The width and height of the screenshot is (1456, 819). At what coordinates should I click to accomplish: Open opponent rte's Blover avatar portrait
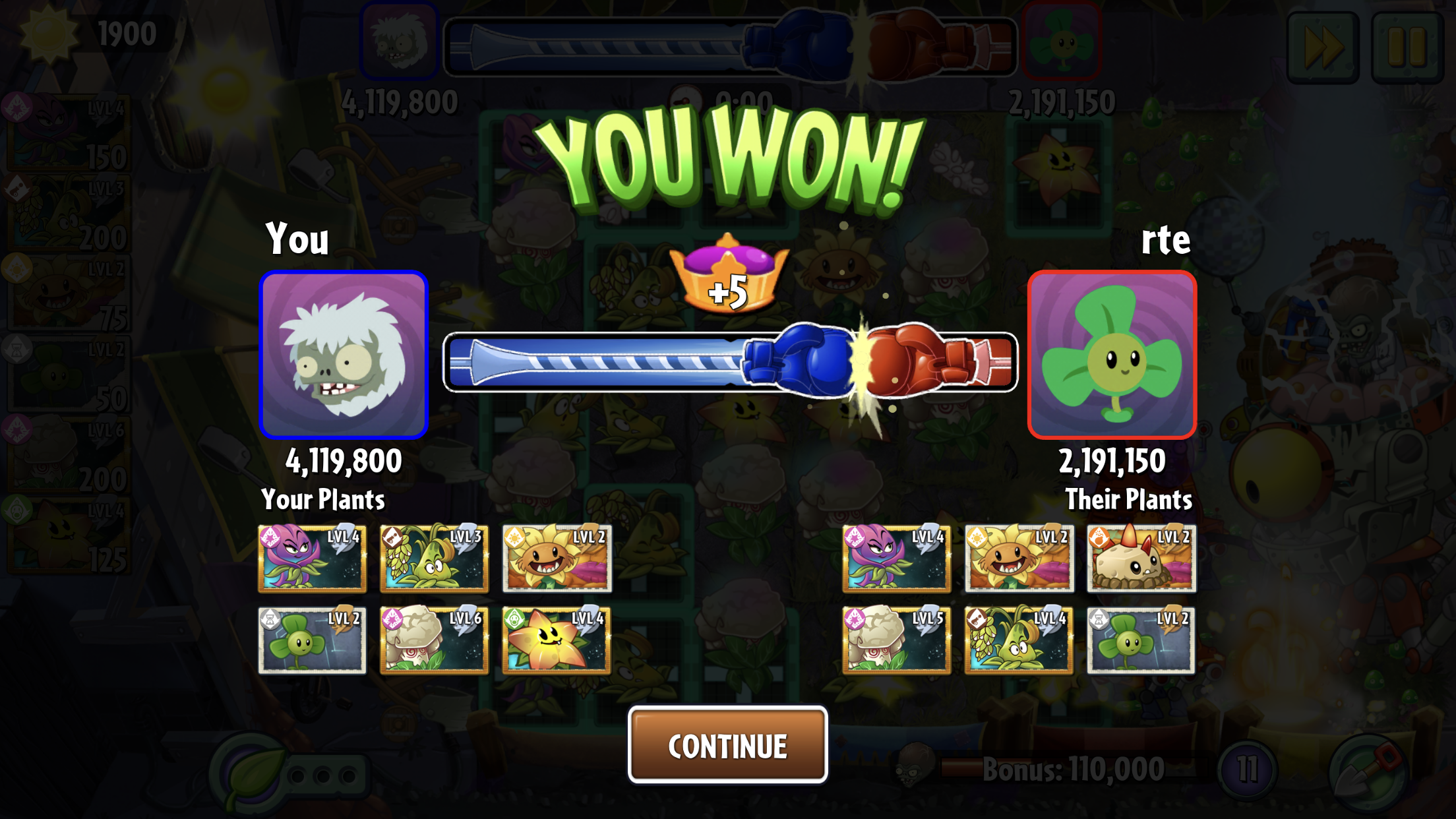[1112, 355]
